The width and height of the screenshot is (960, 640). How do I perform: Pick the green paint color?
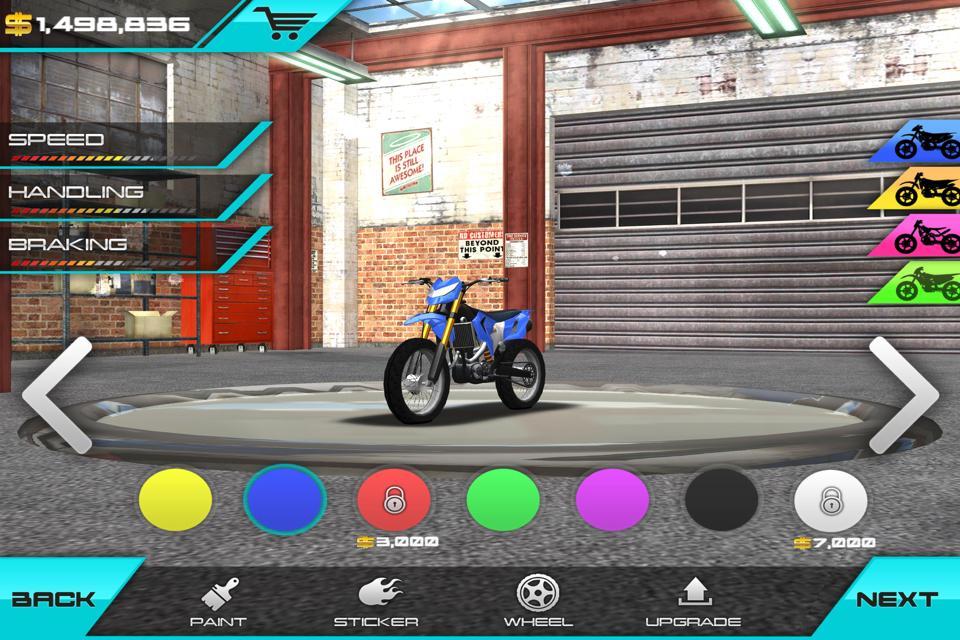point(503,499)
